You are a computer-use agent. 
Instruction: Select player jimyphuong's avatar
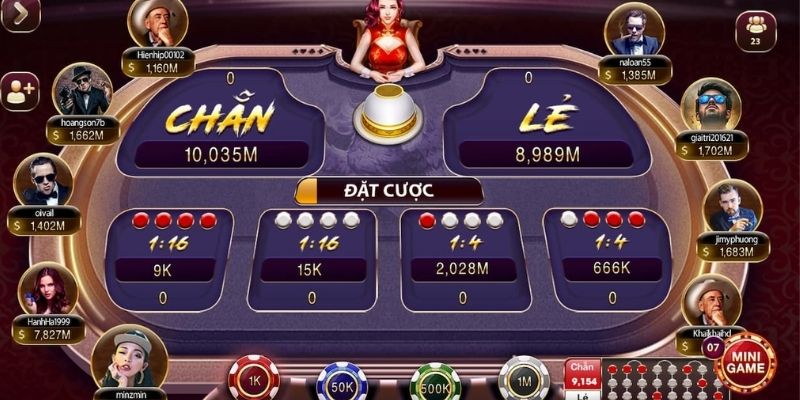pyautogui.click(x=731, y=206)
